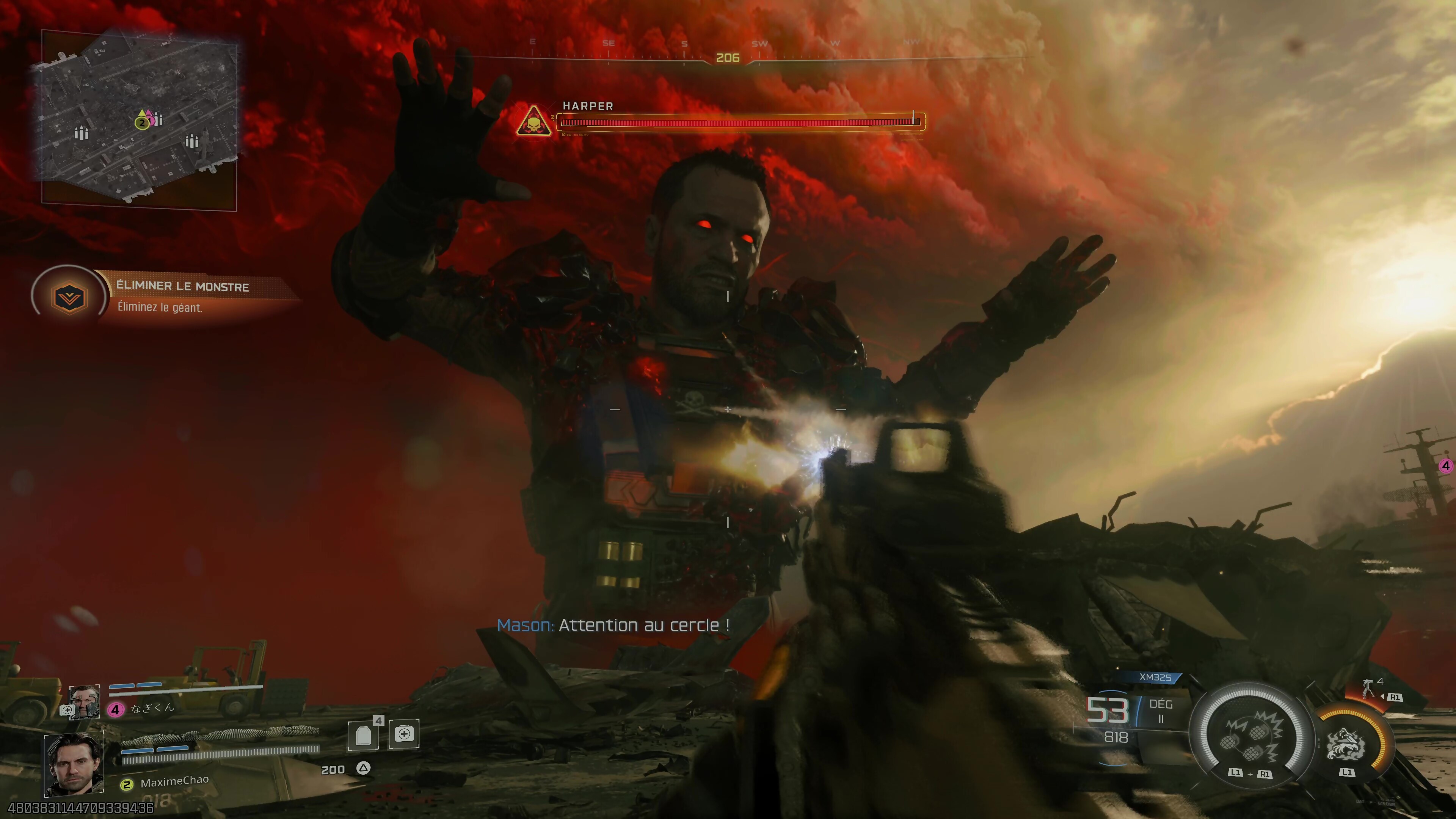Click the compass heading bar
The image size is (1456, 819).
pyautogui.click(x=727, y=58)
